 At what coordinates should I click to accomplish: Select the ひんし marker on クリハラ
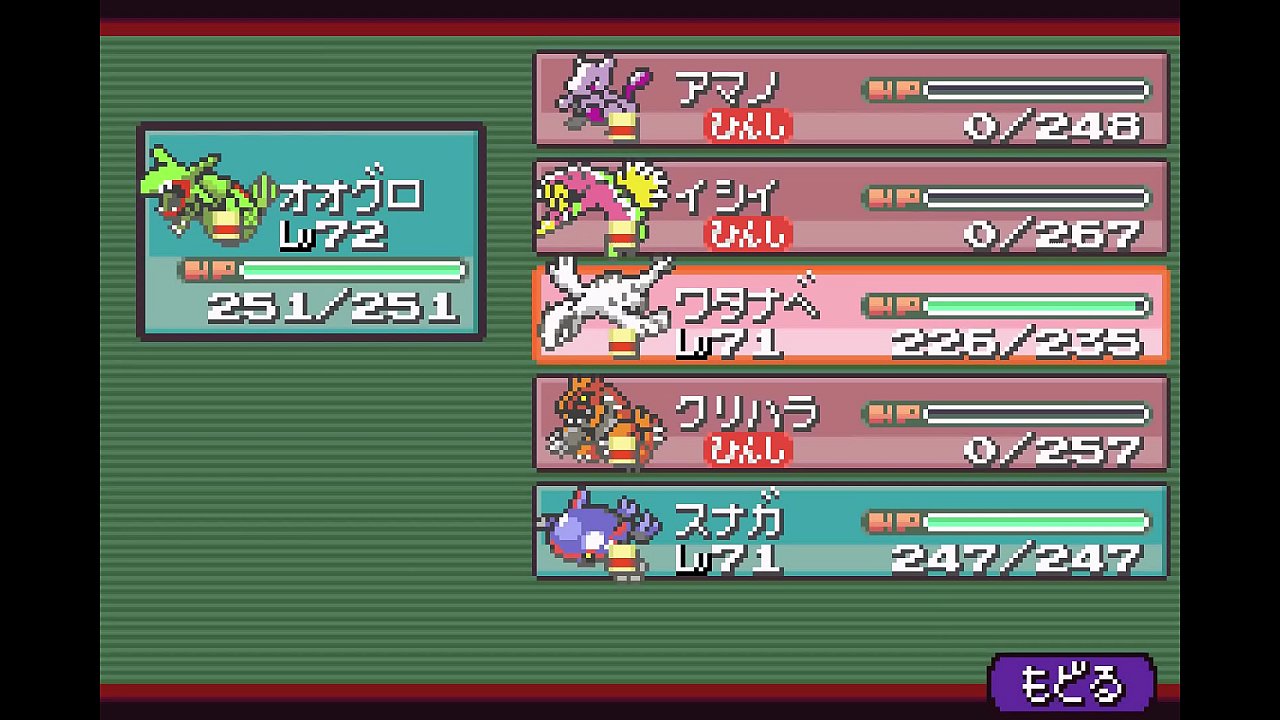click(x=745, y=452)
